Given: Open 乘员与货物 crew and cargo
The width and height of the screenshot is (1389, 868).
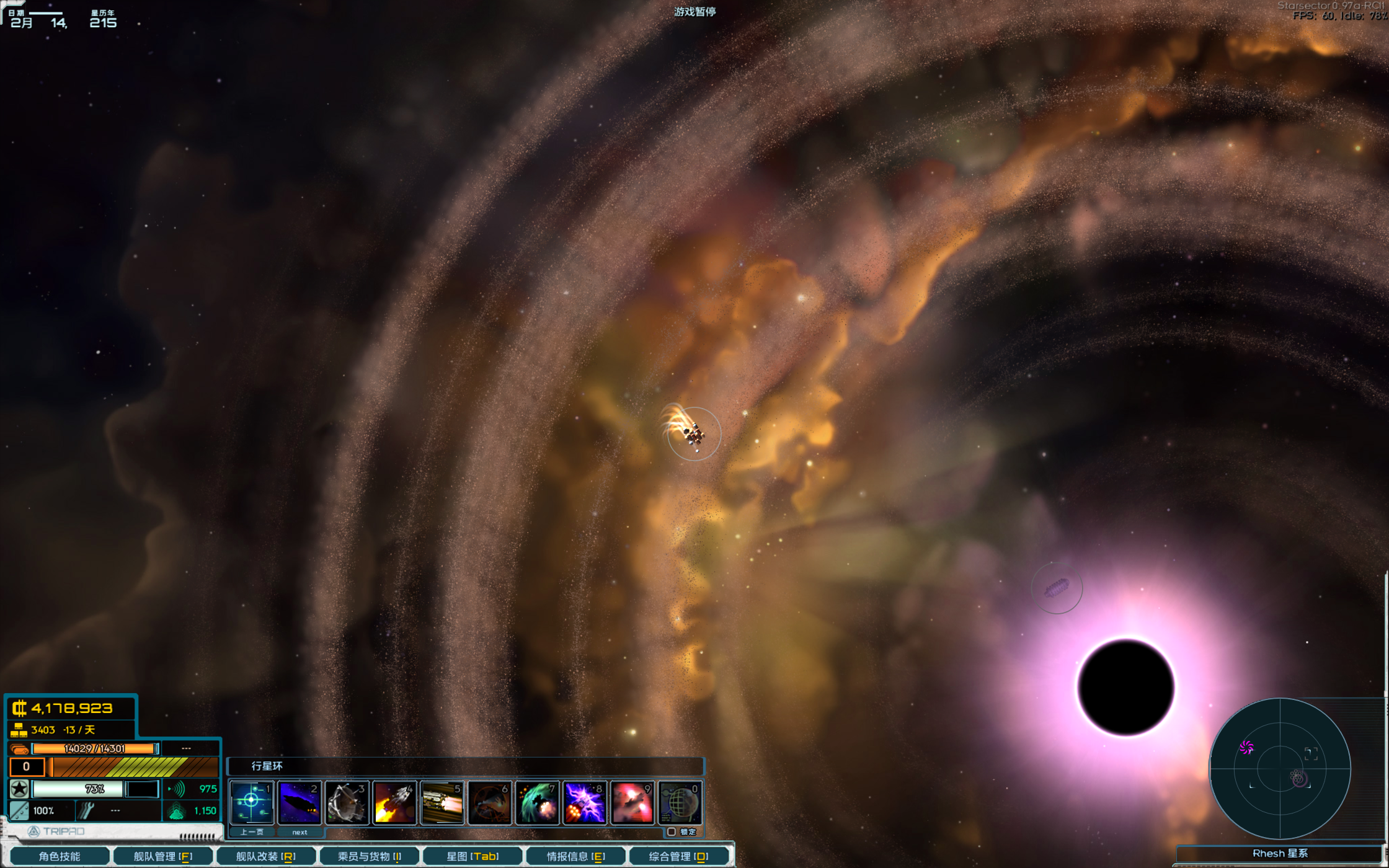Looking at the screenshot, I should [370, 856].
